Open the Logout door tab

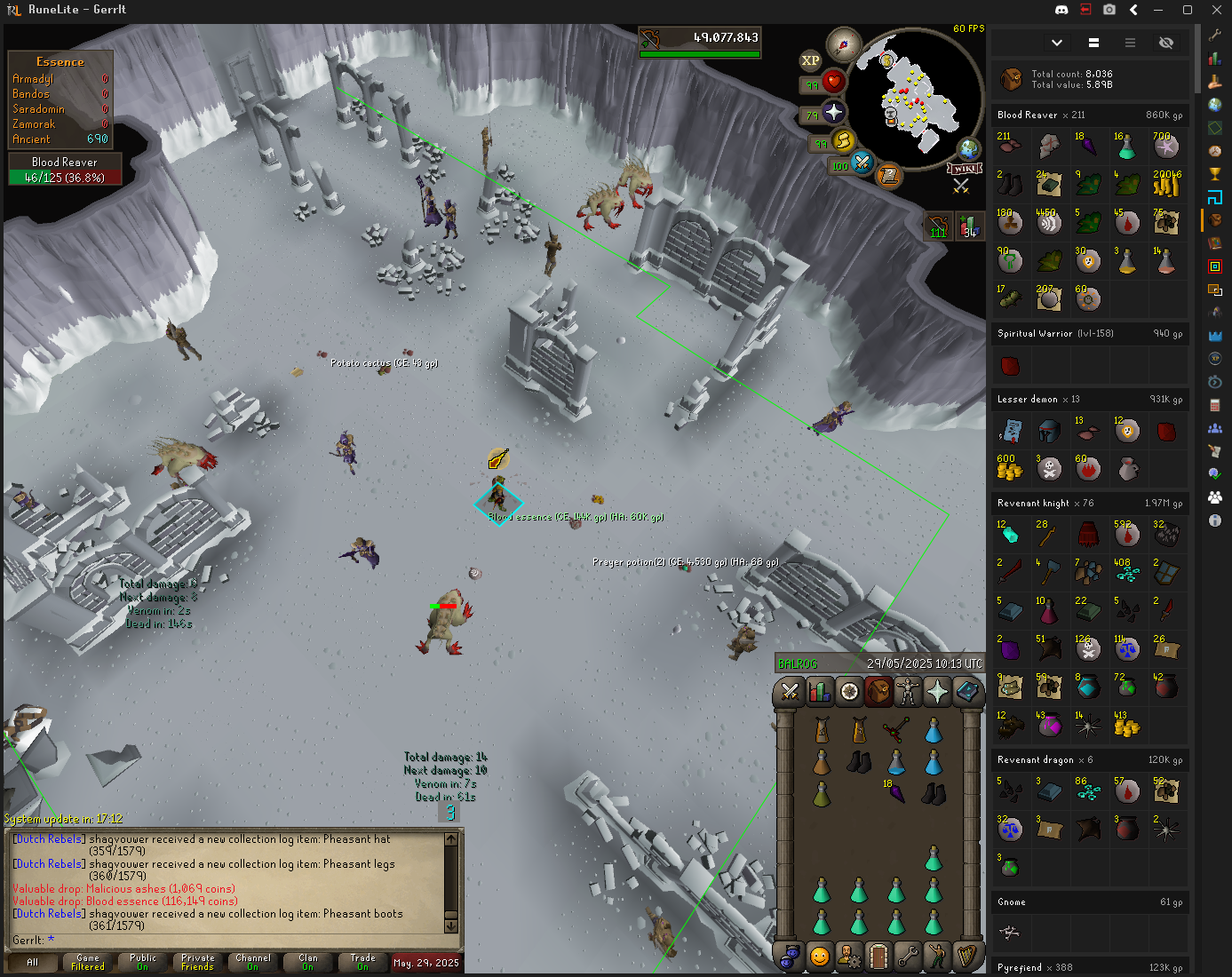(878, 957)
